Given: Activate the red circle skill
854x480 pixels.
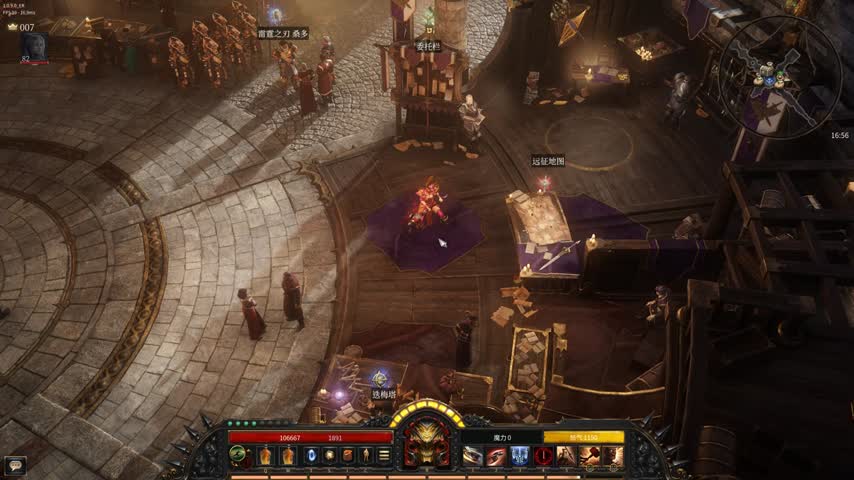Looking at the screenshot, I should point(543,456).
